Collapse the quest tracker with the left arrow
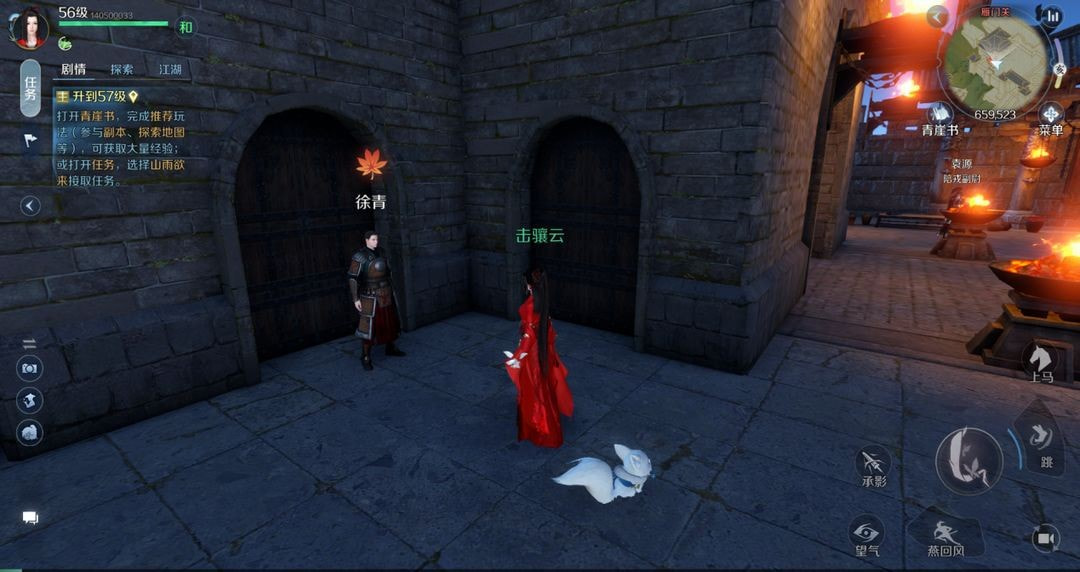 coord(31,206)
